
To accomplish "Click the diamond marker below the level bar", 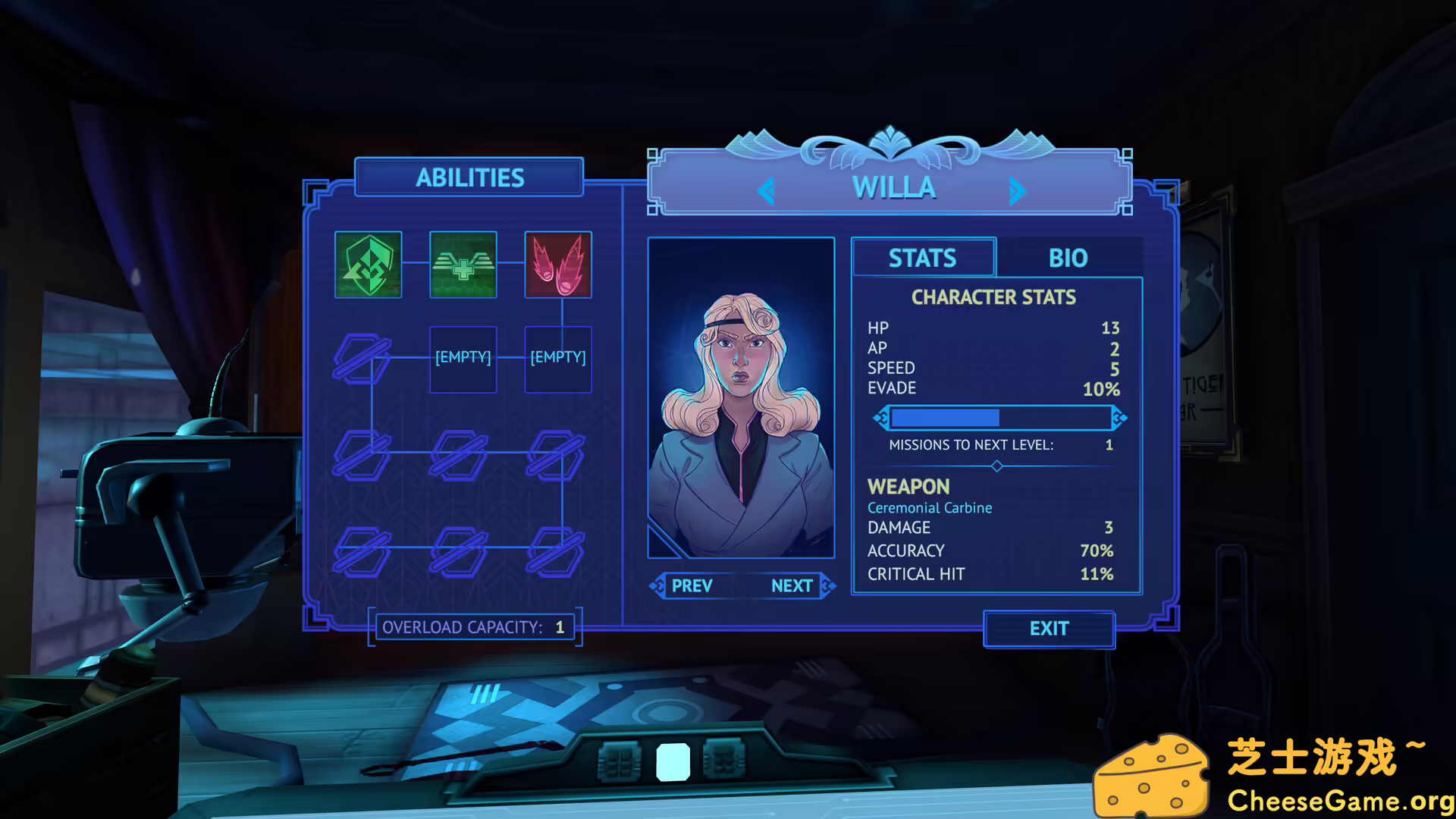I will [997, 467].
